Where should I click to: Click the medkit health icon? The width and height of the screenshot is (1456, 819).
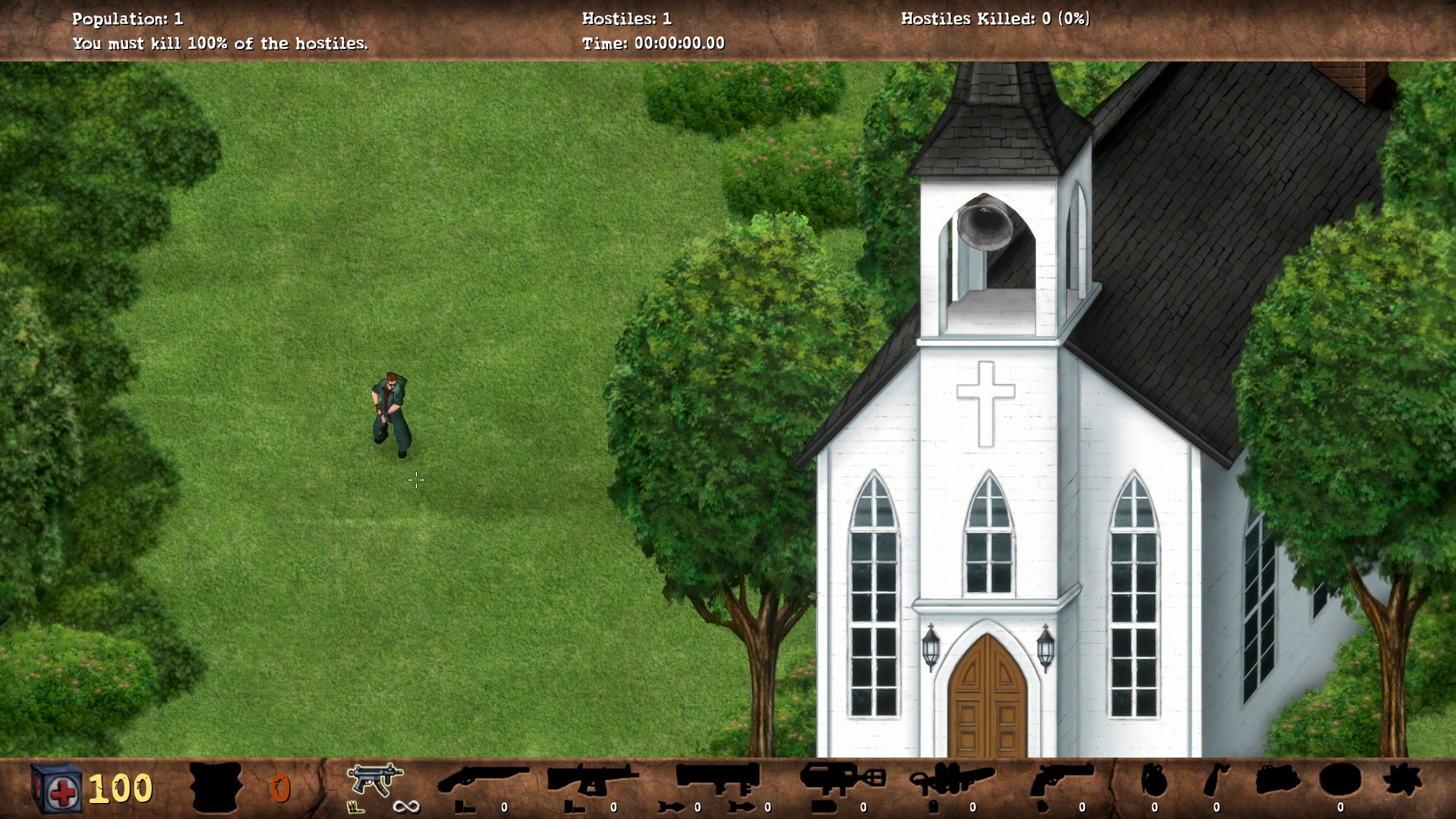57,788
